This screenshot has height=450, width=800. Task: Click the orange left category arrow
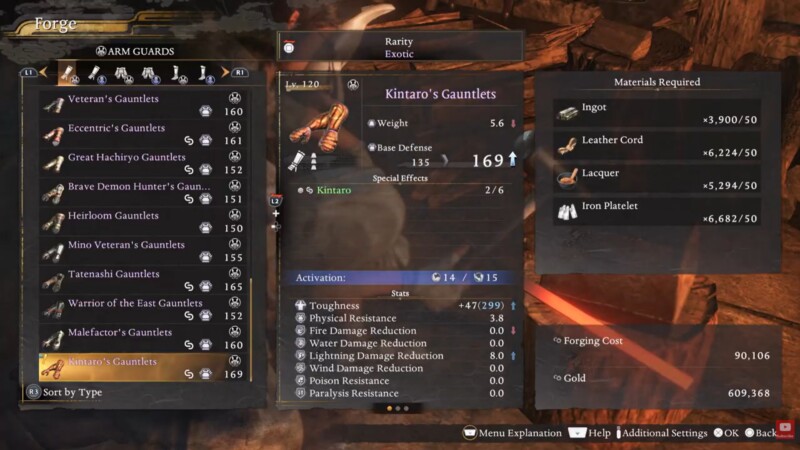43,73
